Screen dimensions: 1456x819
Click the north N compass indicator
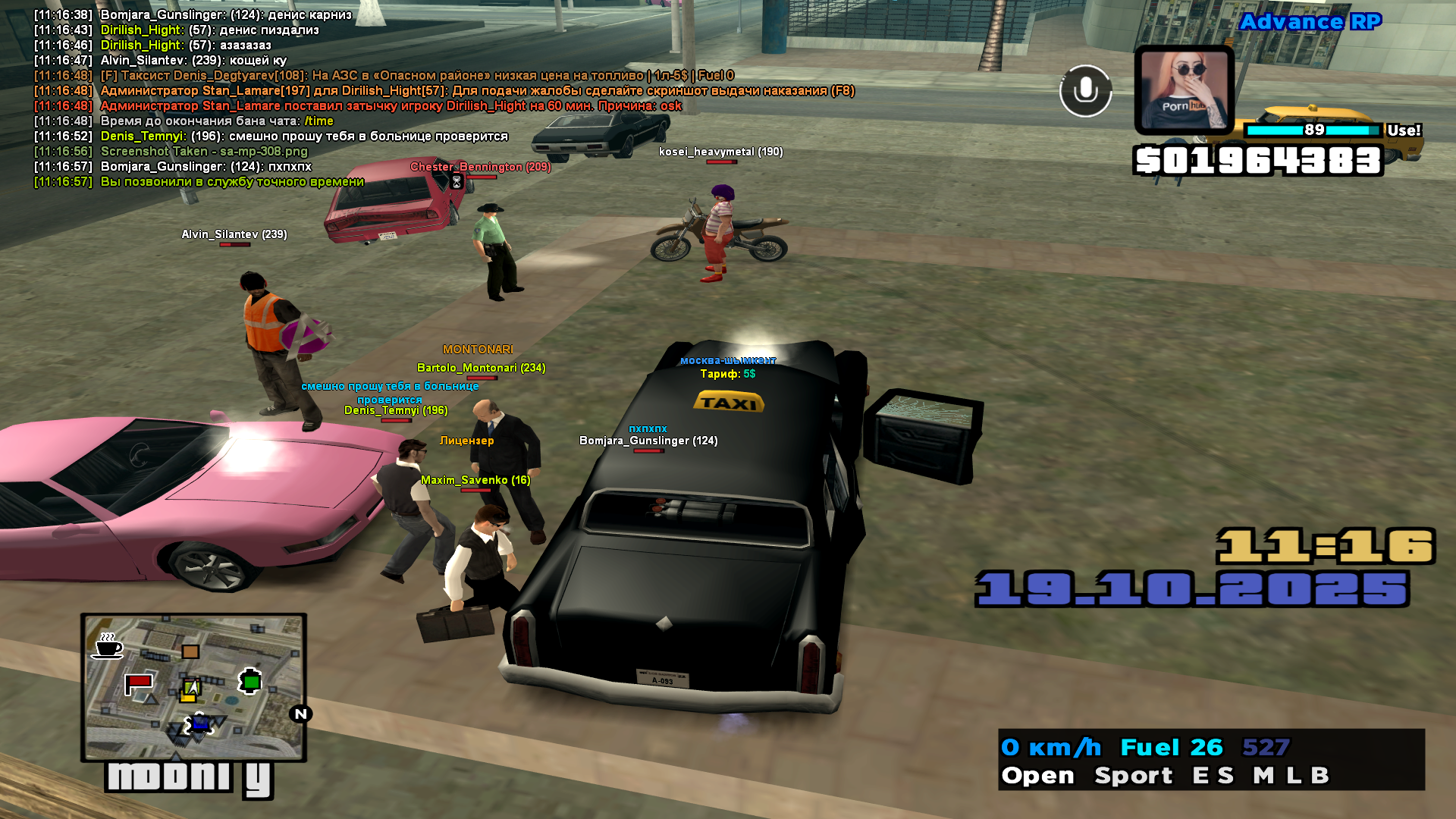pos(300,714)
